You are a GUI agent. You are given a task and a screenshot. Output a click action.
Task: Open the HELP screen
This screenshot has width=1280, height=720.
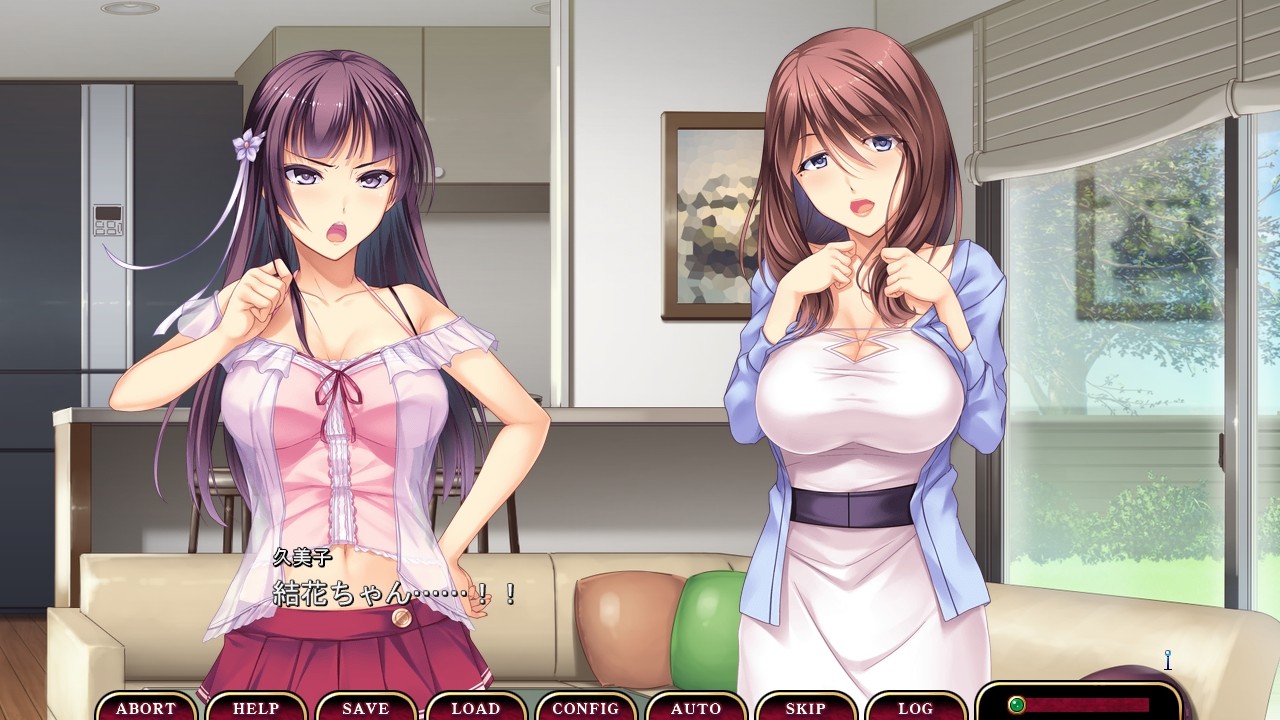256,708
